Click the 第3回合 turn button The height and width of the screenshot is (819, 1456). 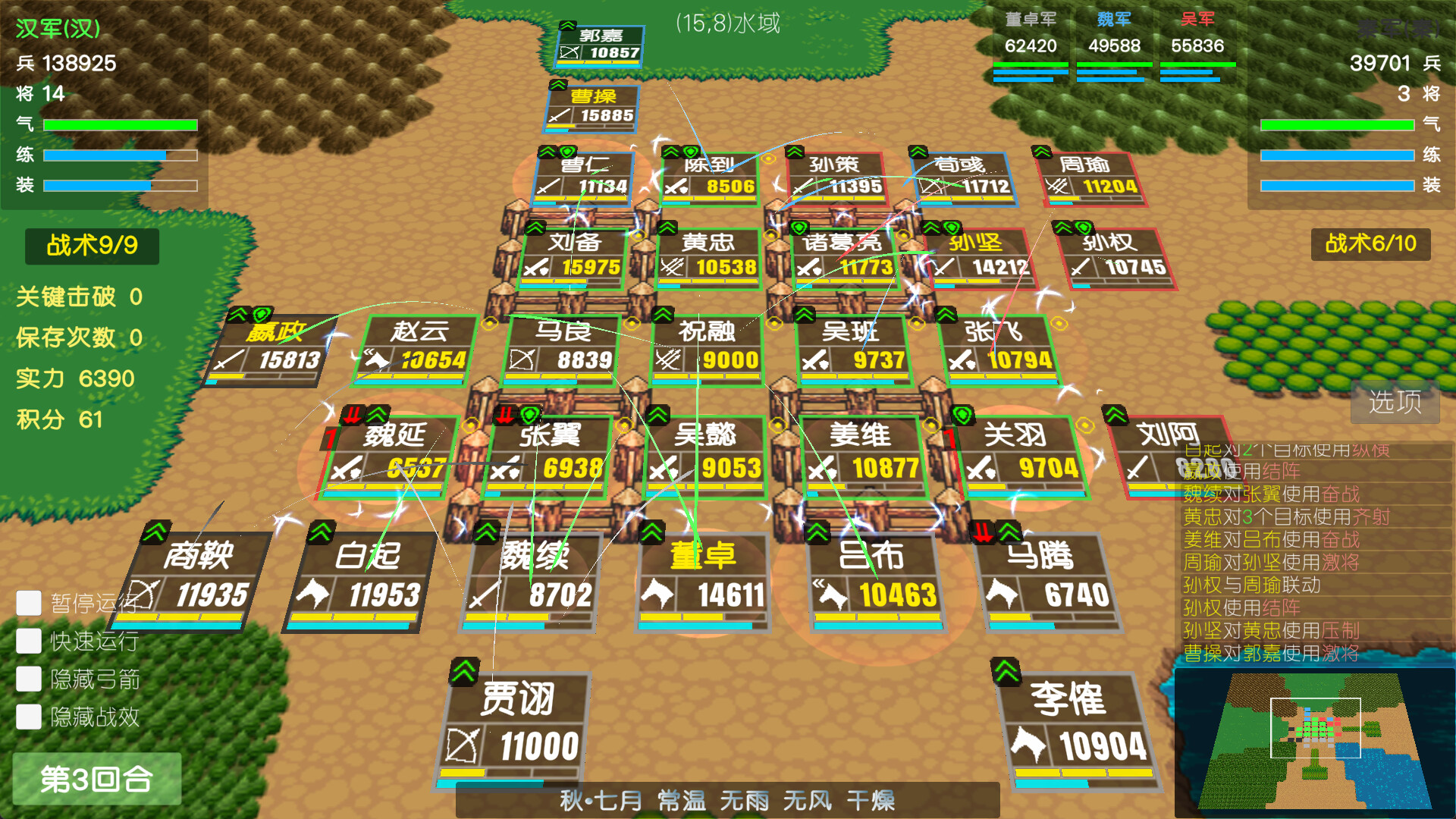pyautogui.click(x=97, y=778)
